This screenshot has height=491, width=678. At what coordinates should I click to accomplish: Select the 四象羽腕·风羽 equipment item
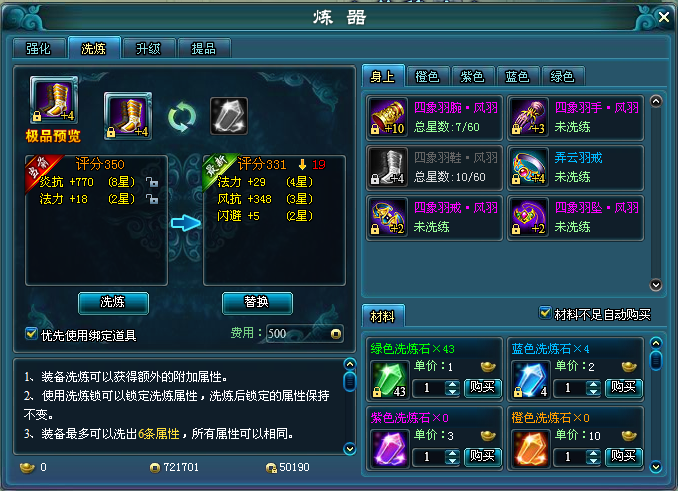pyautogui.click(x=433, y=116)
